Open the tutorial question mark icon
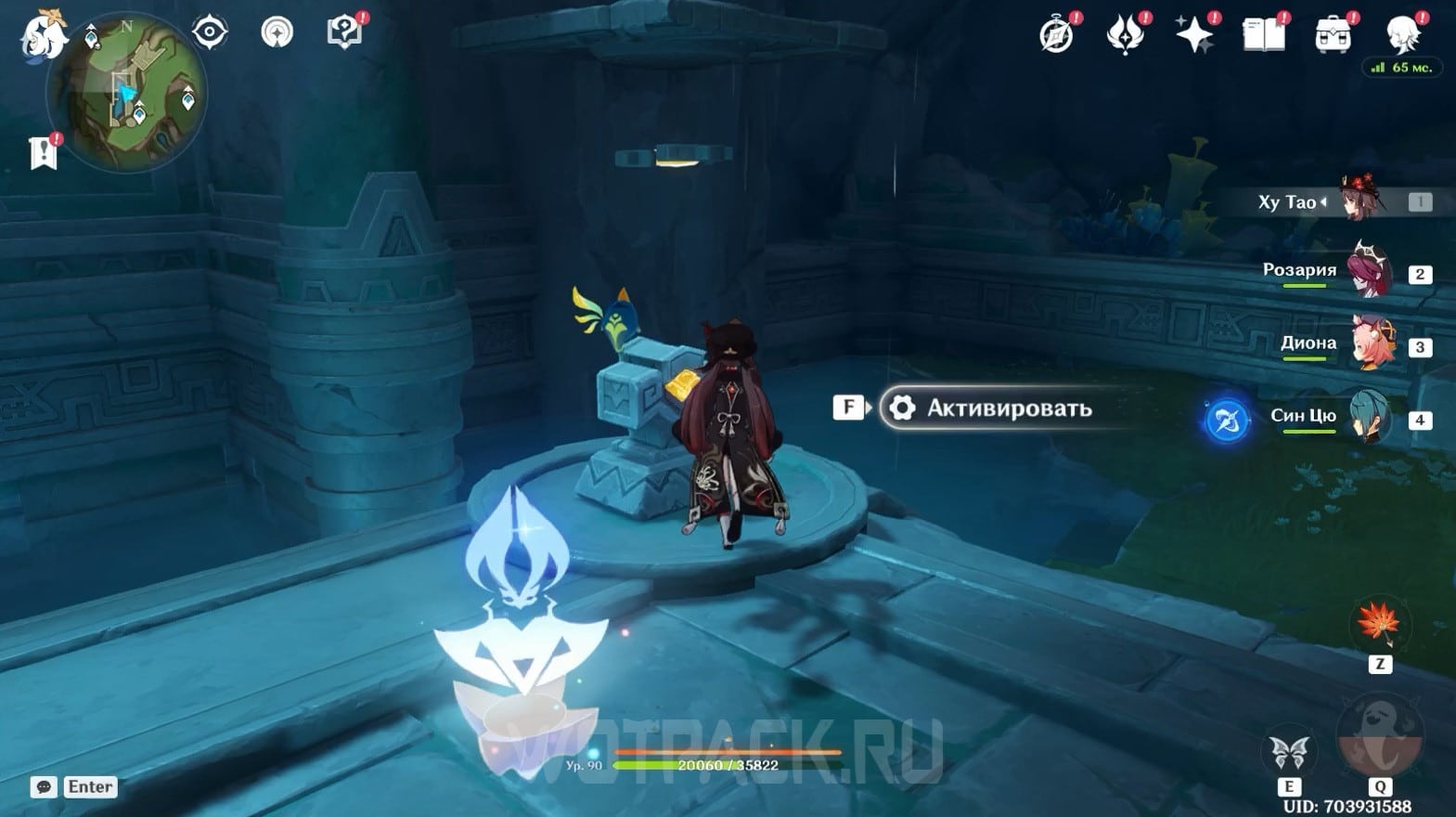 (343, 32)
